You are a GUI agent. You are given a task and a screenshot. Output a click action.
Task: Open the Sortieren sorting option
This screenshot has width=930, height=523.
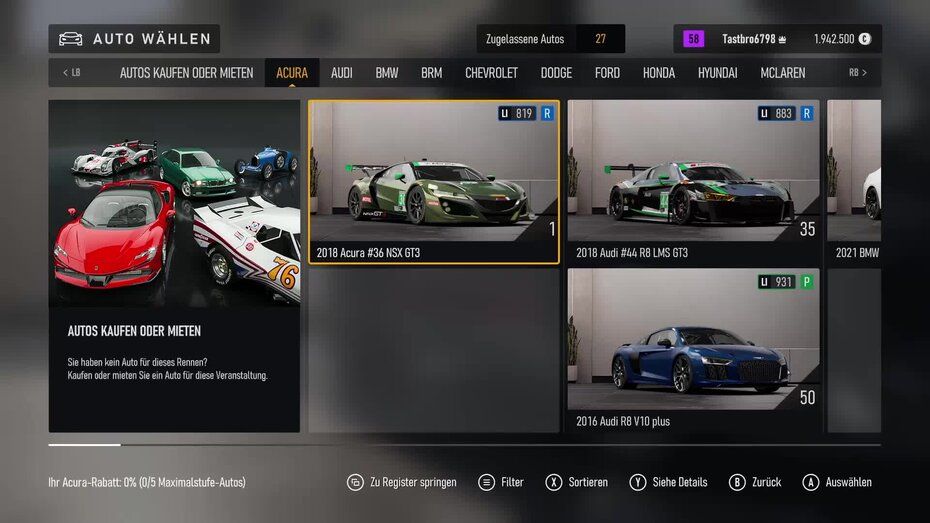pyautogui.click(x=577, y=482)
